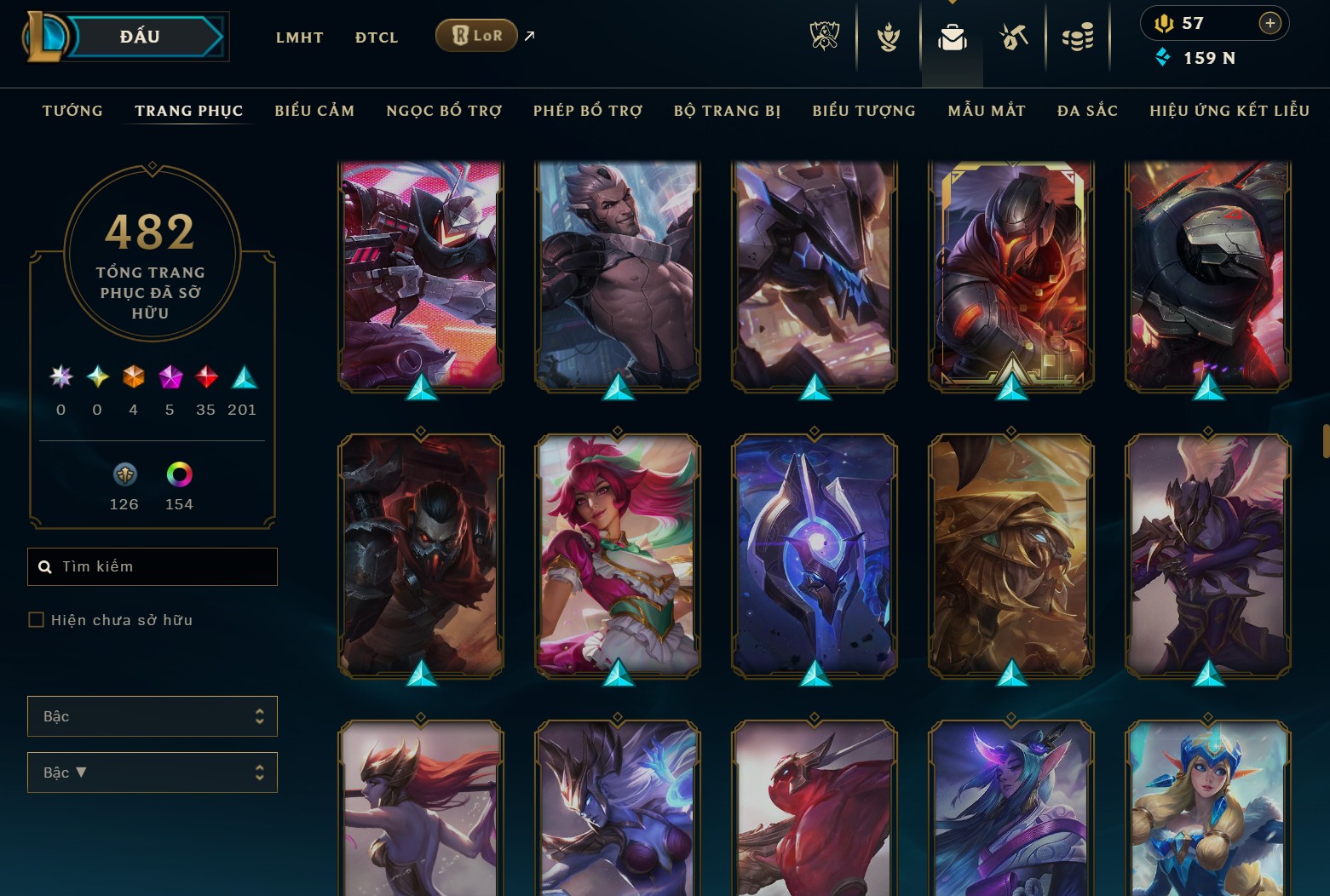
Task: Open Legends of Runeterra via LoR link
Action: pyautogui.click(x=476, y=35)
